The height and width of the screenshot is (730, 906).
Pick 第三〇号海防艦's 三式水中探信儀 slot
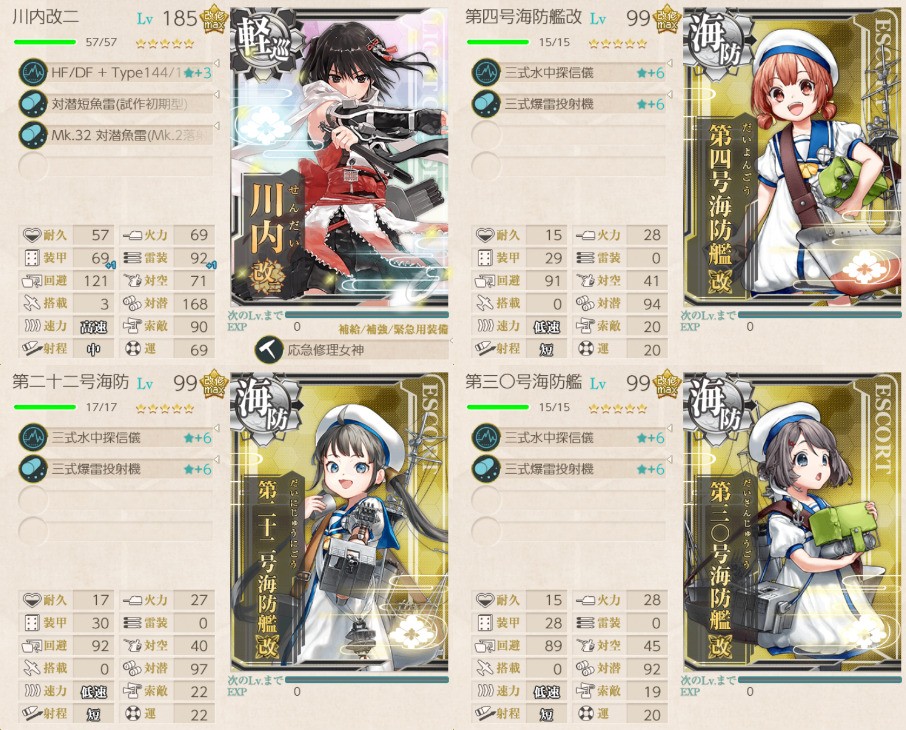pyautogui.click(x=570, y=437)
